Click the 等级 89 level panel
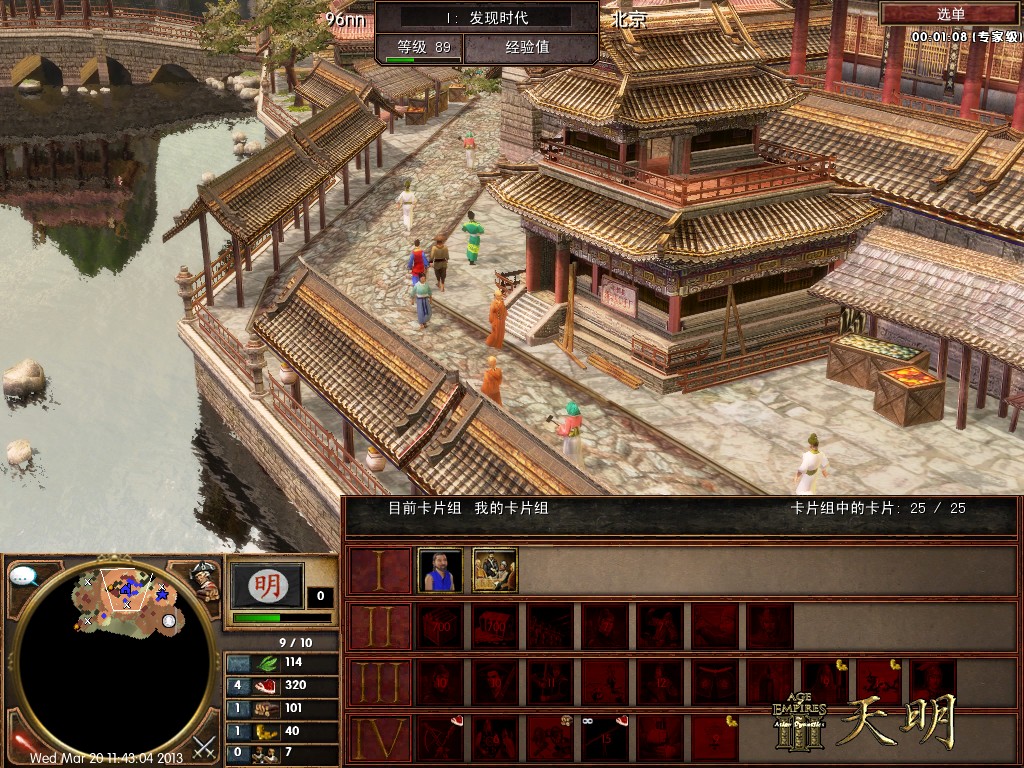The height and width of the screenshot is (768, 1024). [420, 47]
